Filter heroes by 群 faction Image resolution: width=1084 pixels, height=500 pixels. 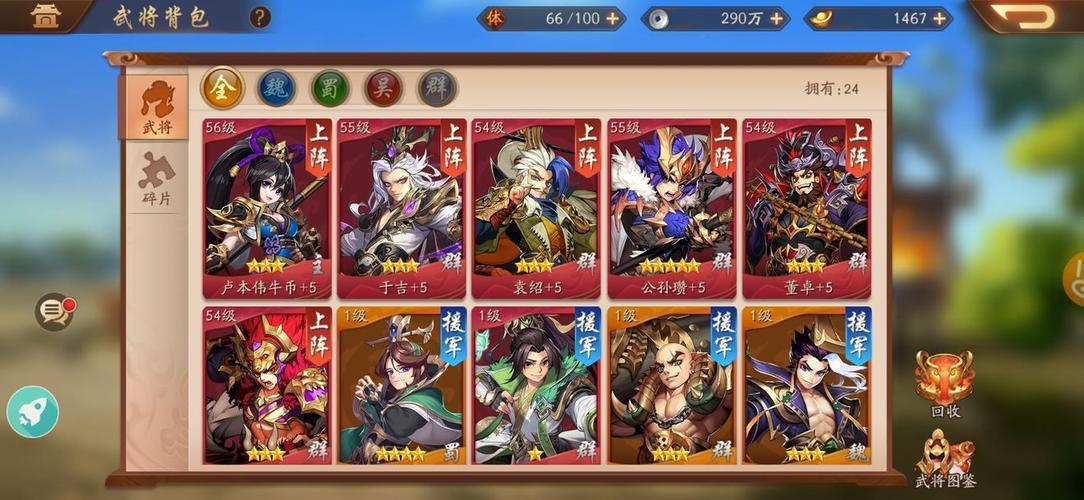click(x=437, y=88)
